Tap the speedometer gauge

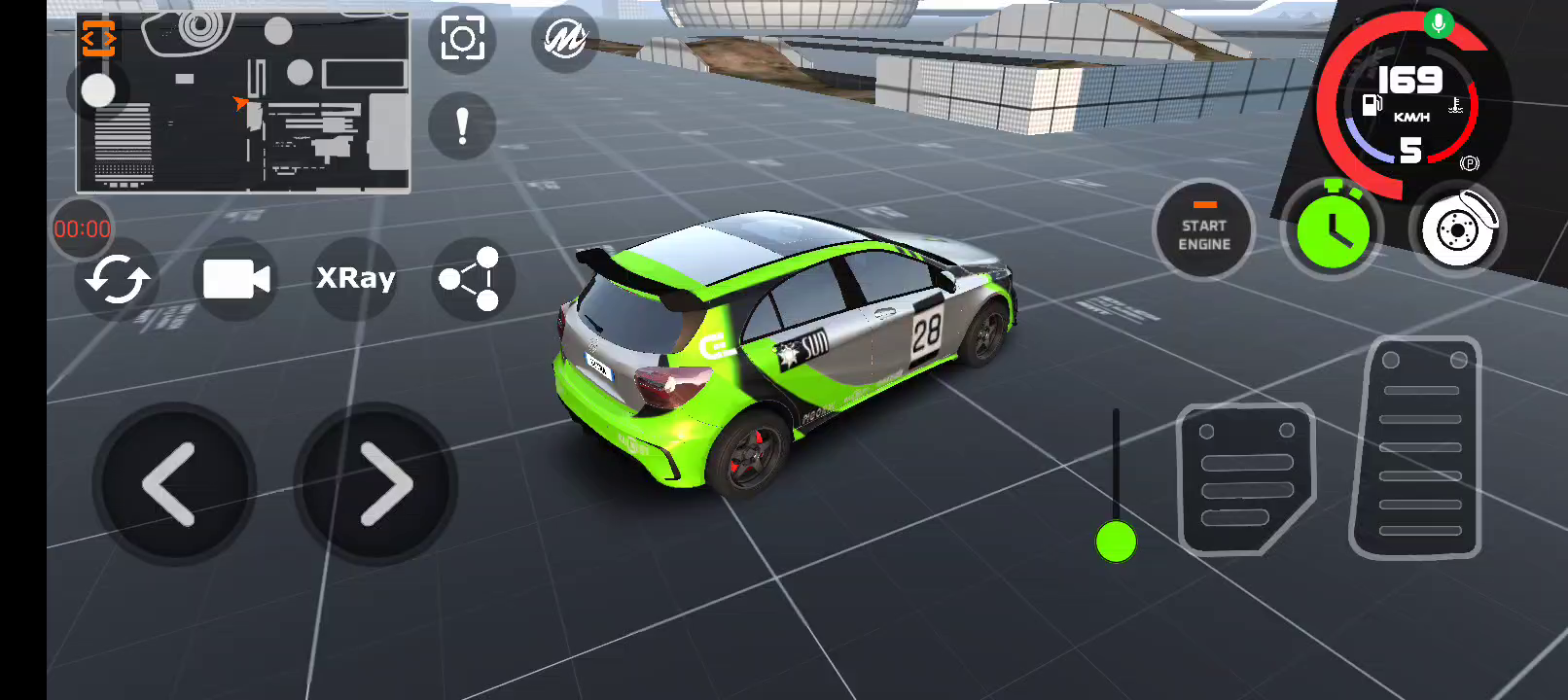coord(1410,107)
